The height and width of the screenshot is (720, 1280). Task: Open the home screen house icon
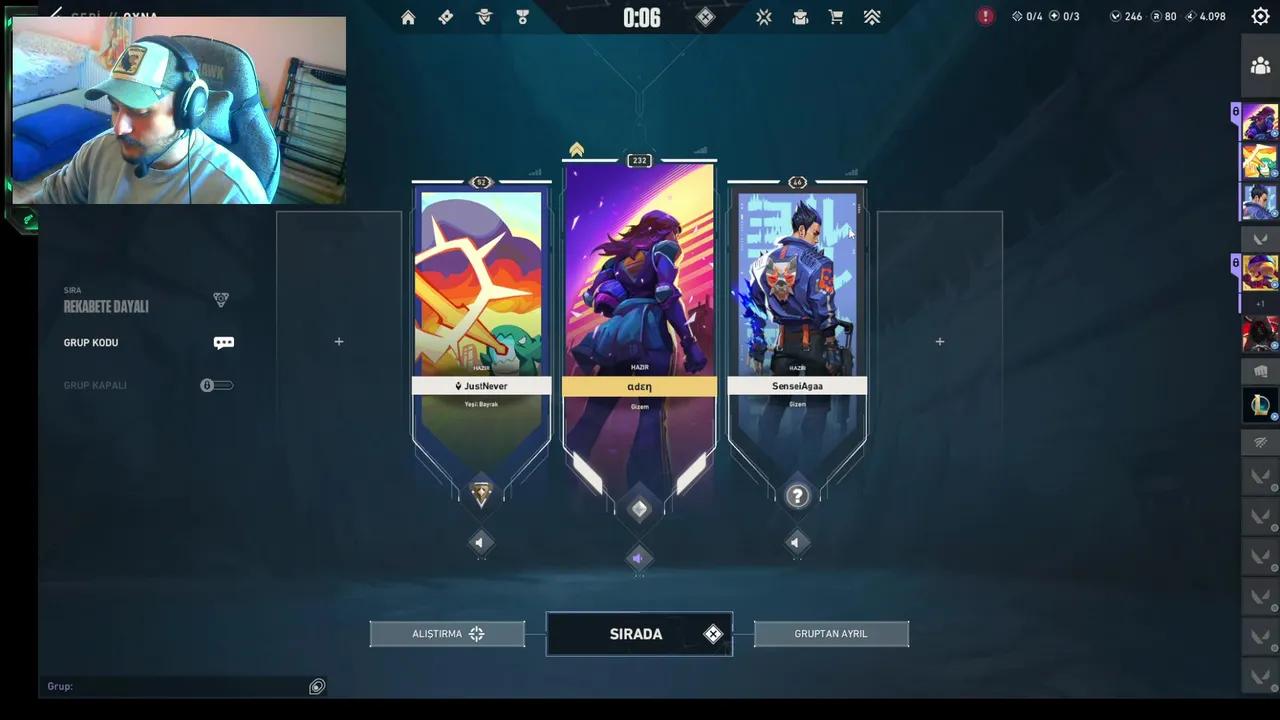408,17
